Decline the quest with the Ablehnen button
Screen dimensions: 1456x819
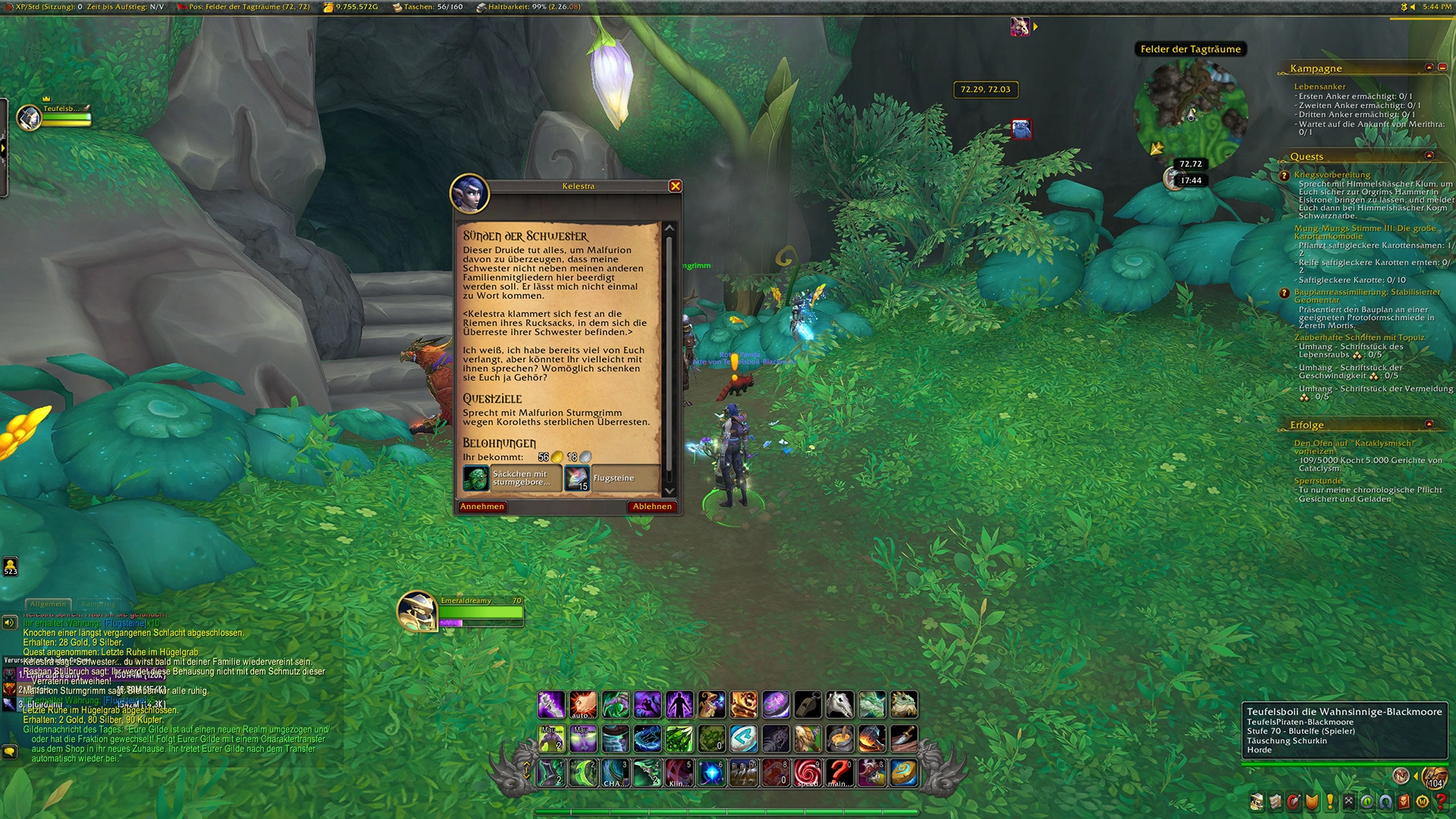tap(651, 507)
